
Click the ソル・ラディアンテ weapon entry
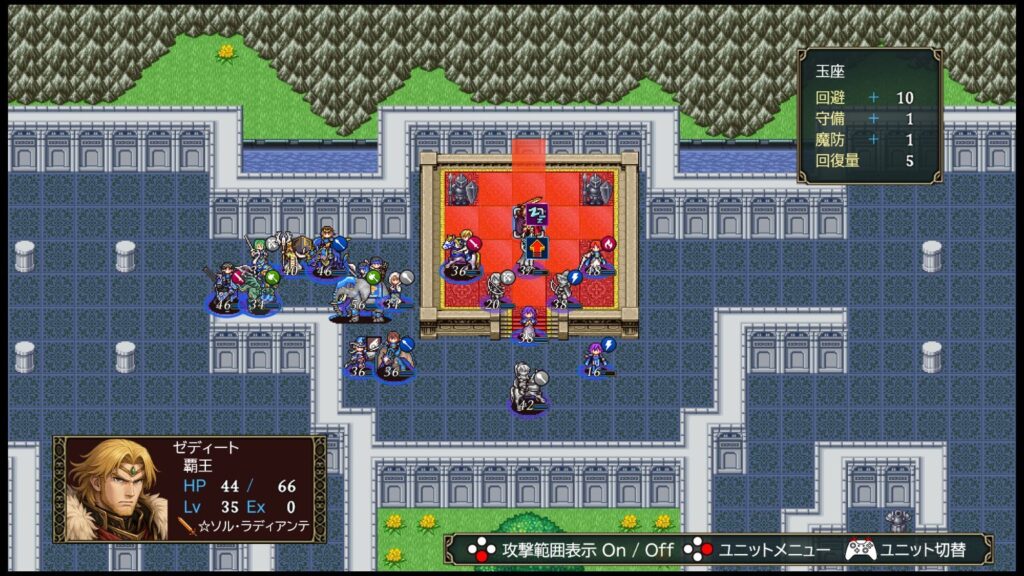coord(245,526)
